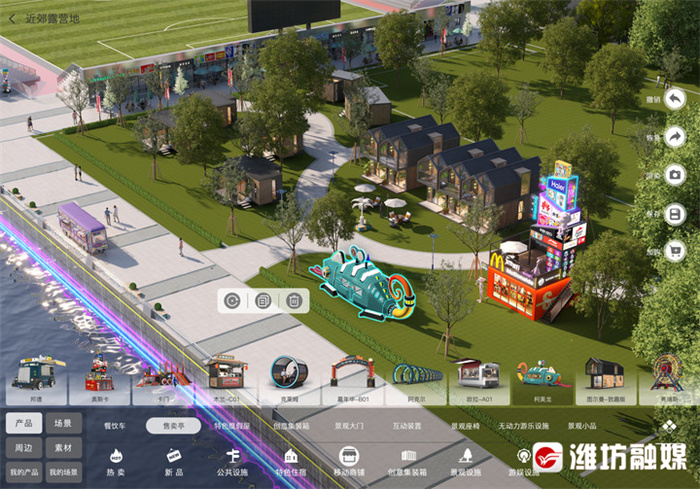Duplicate the selected object with the copy icon
The width and height of the screenshot is (700, 489).
click(x=263, y=300)
